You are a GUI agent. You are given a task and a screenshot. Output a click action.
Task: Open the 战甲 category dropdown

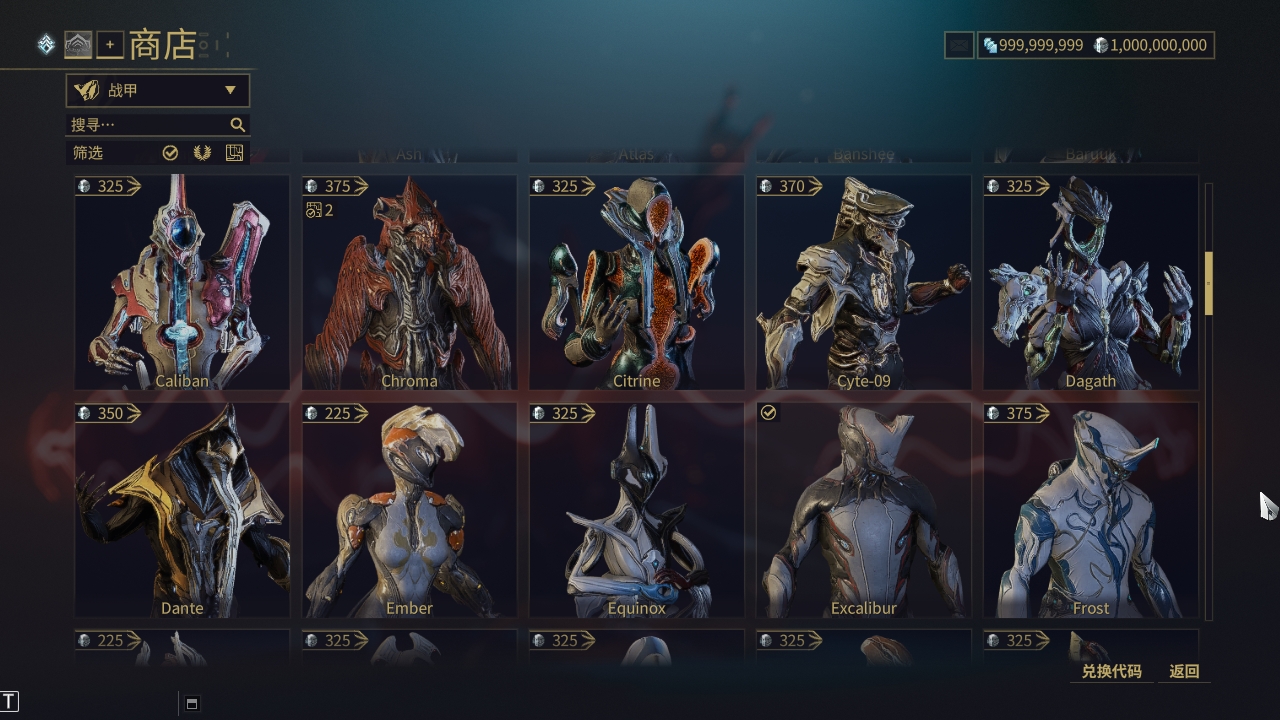pyautogui.click(x=158, y=91)
